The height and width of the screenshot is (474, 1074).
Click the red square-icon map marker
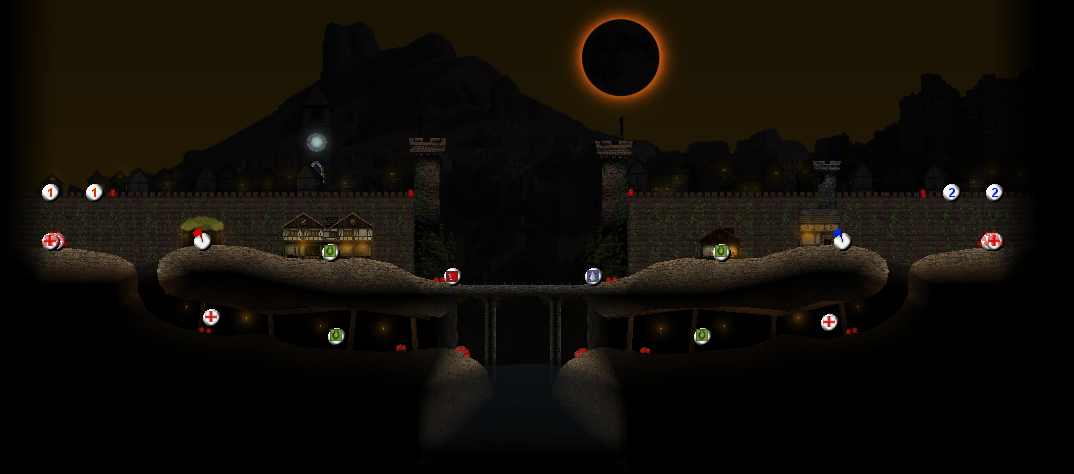tap(452, 276)
